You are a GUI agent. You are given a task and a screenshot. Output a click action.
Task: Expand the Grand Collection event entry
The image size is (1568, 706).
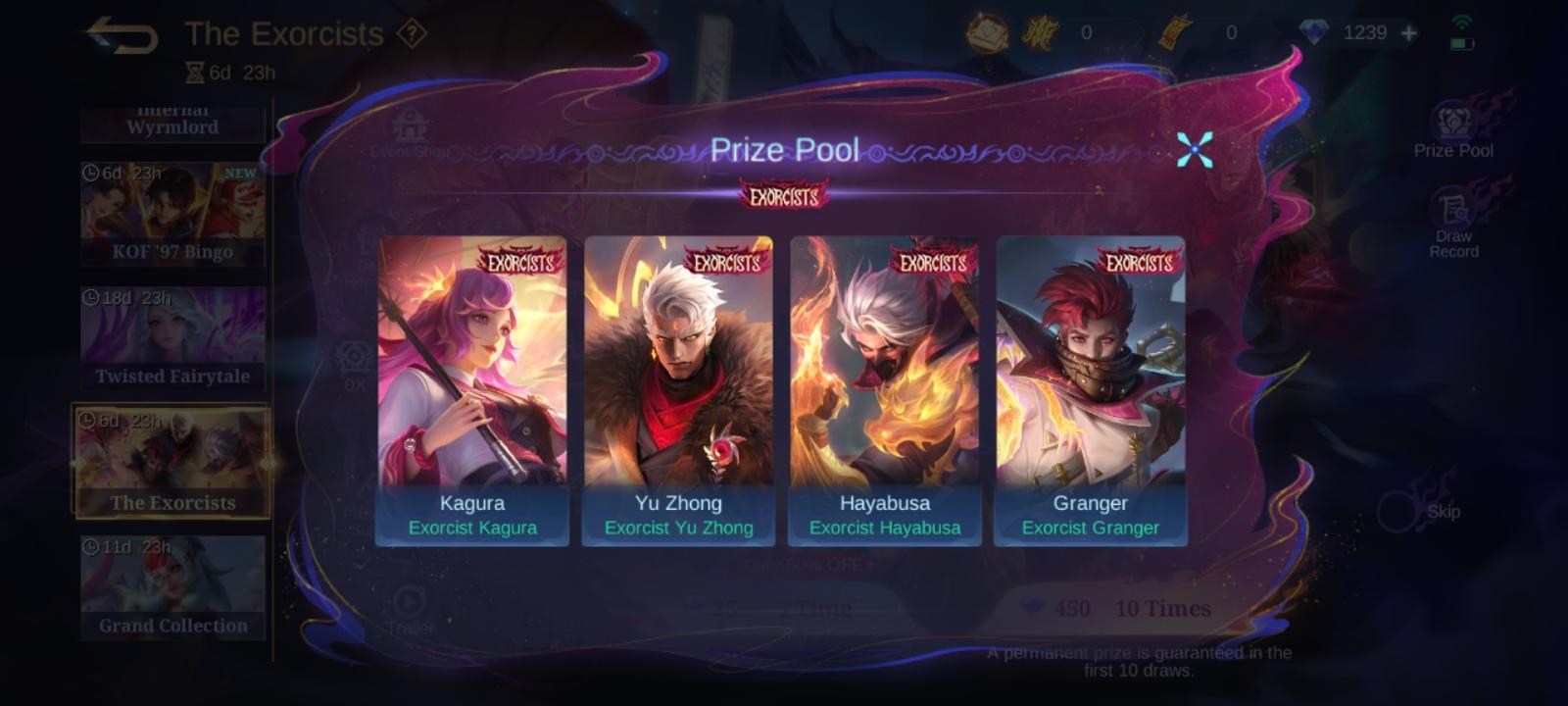172,586
